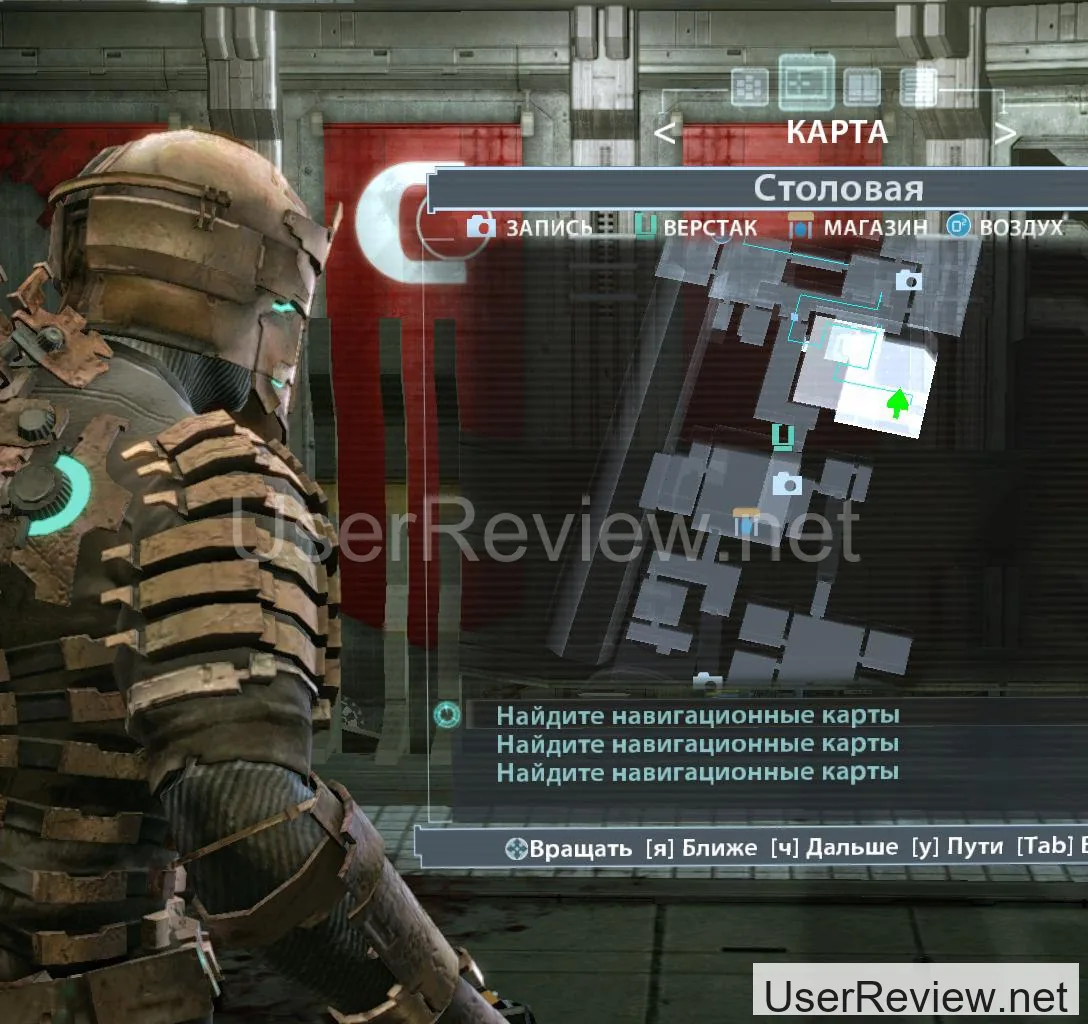Go to next menu with right arrow

pyautogui.click(x=1005, y=132)
